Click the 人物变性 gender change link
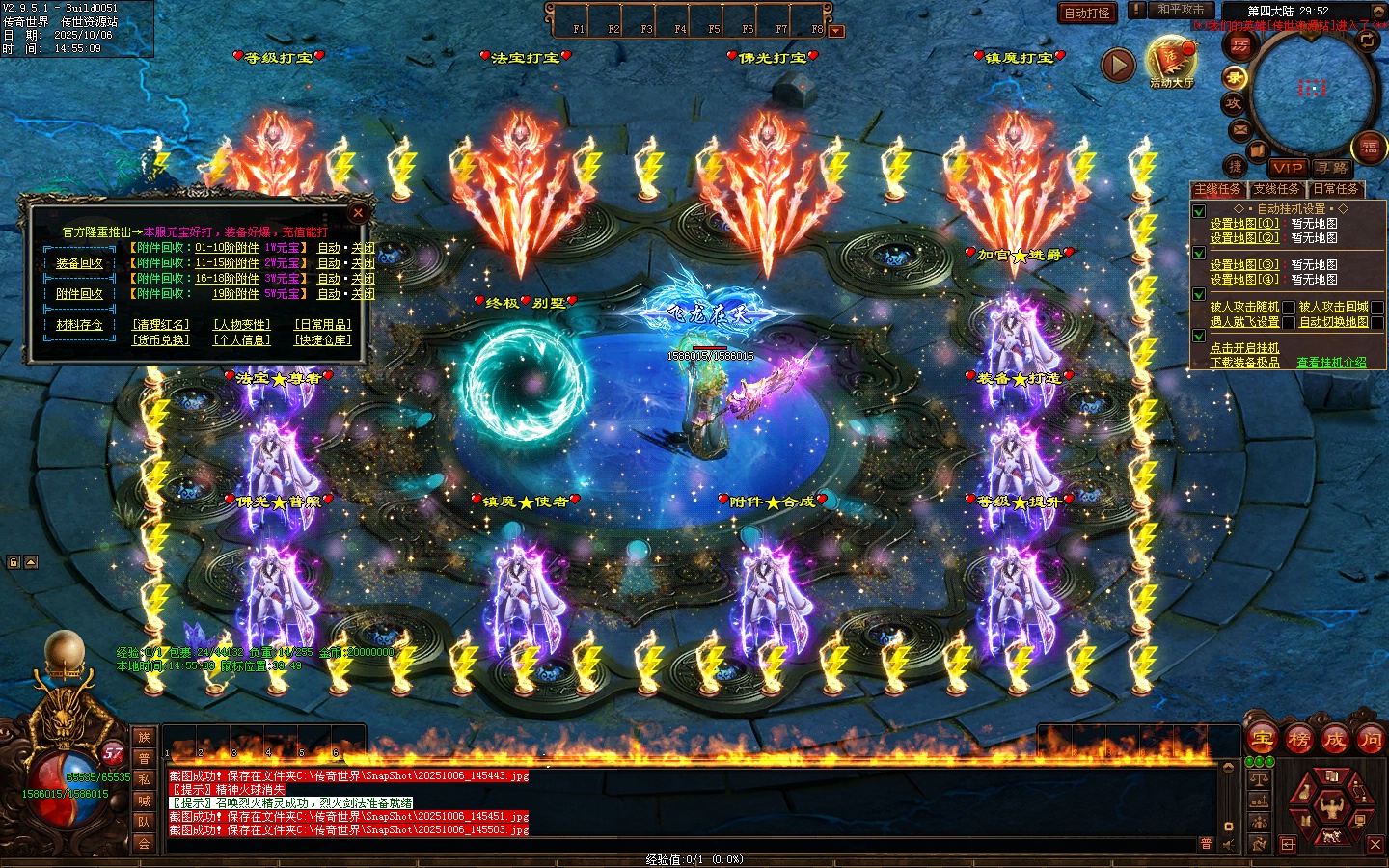 [x=242, y=325]
